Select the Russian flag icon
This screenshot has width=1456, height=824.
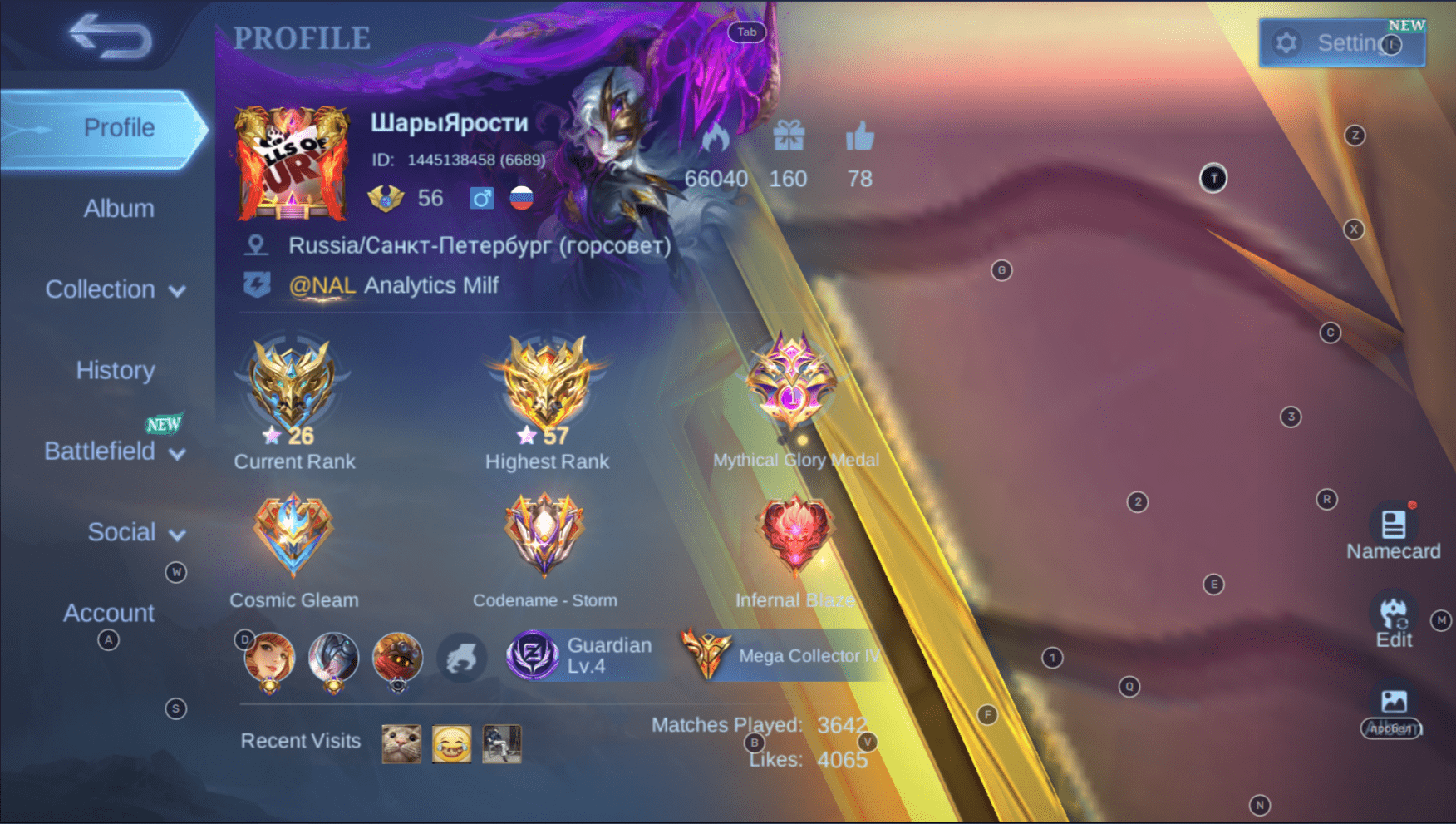520,198
